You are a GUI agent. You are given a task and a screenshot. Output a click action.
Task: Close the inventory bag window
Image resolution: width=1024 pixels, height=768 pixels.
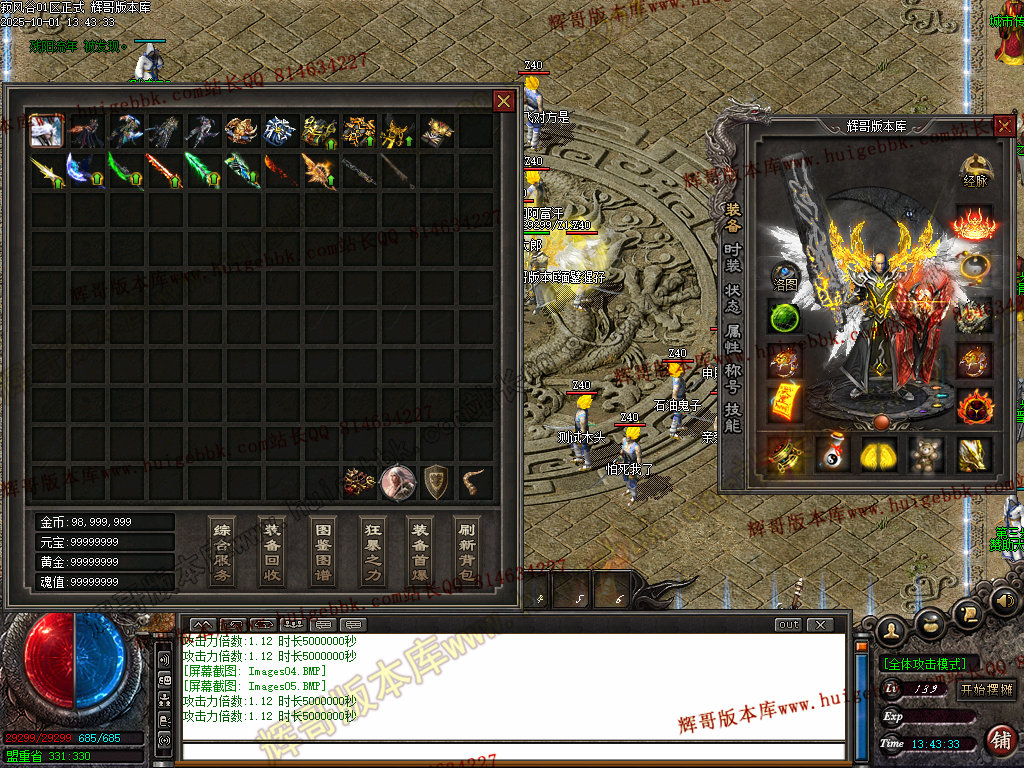tap(504, 101)
